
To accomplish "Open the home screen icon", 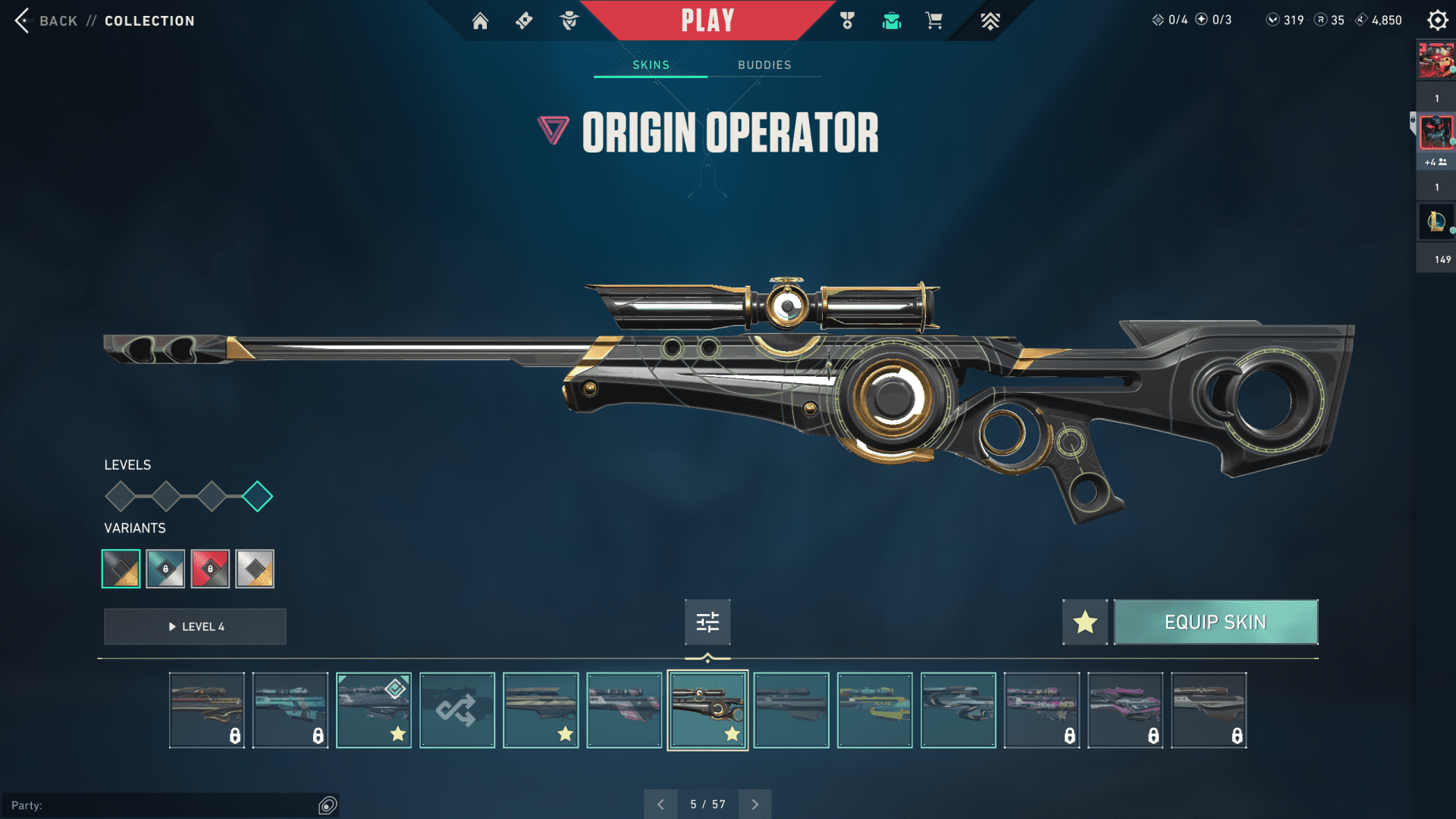I will click(x=480, y=20).
